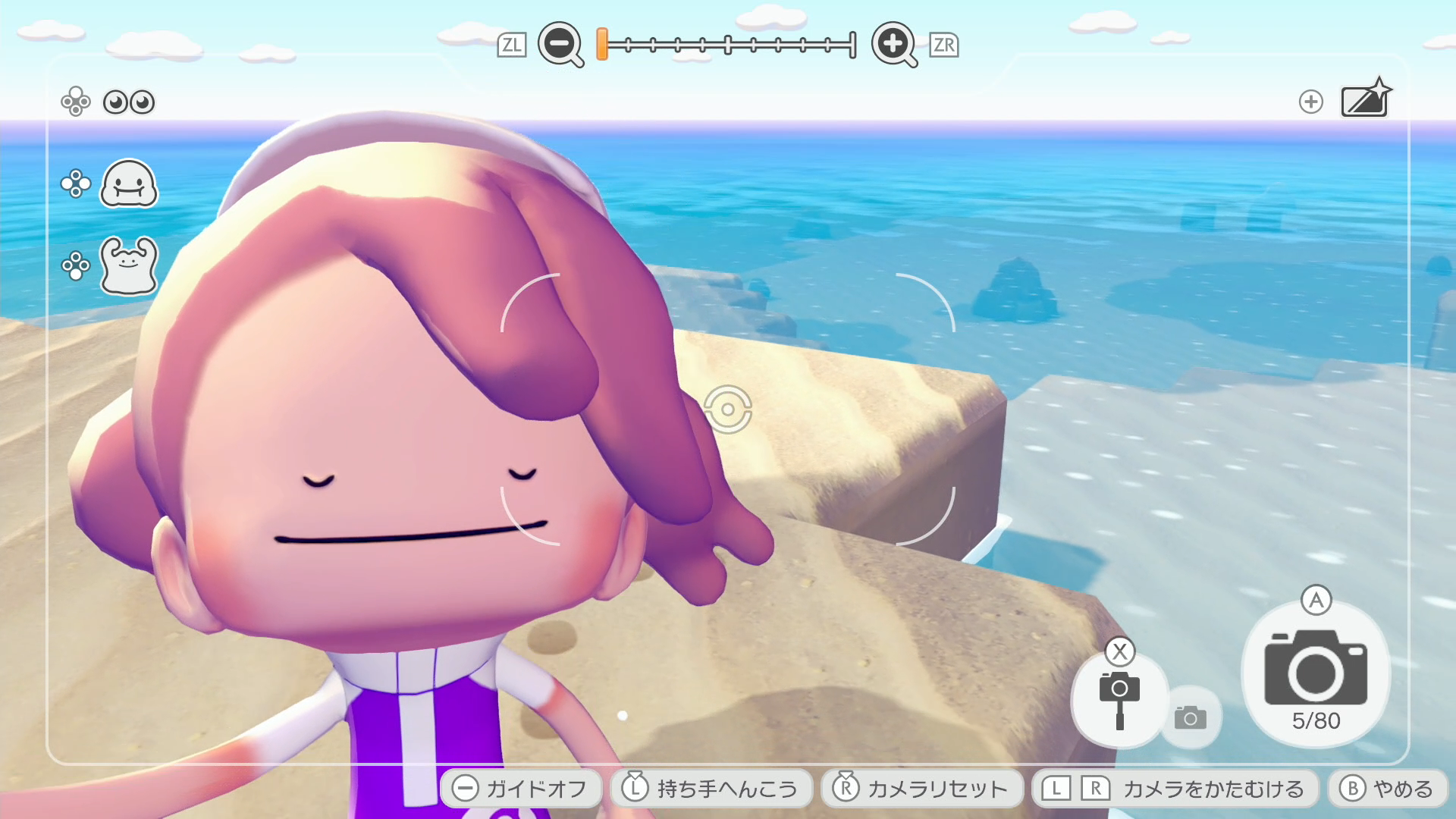Quit camera mode with やめる
The image size is (1456, 819).
pos(1387,789)
